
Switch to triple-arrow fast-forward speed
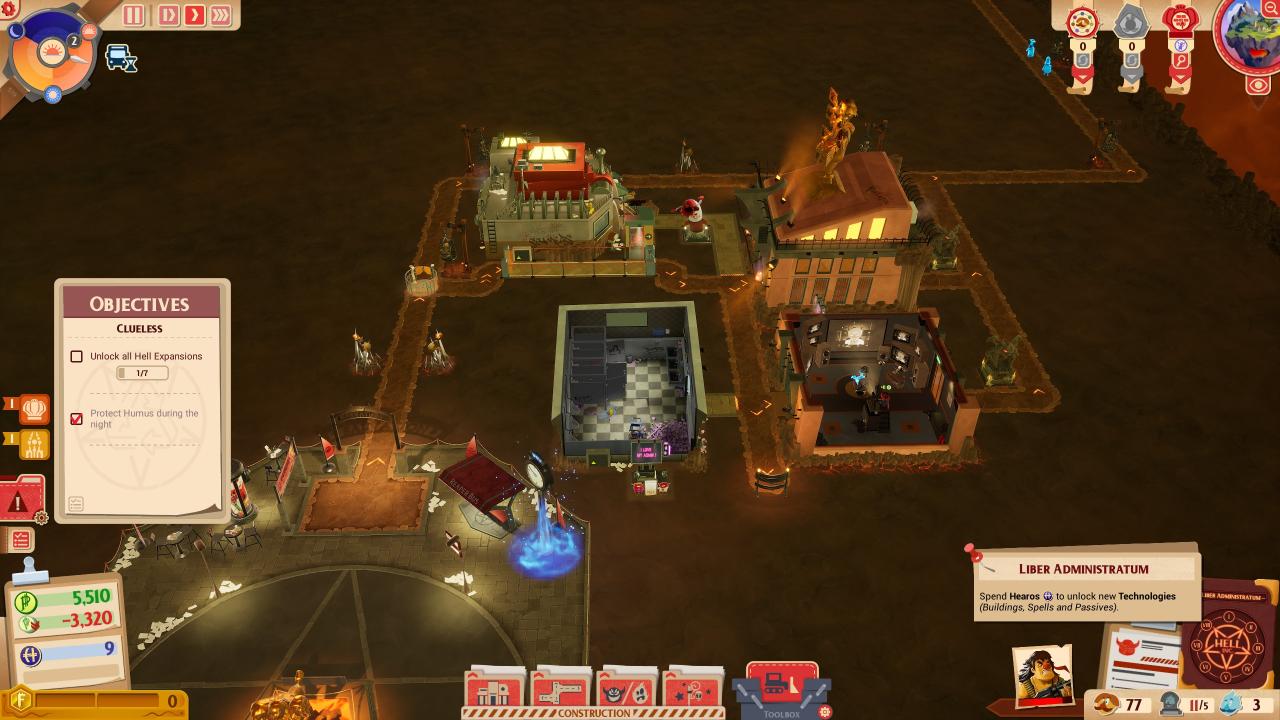coord(220,15)
